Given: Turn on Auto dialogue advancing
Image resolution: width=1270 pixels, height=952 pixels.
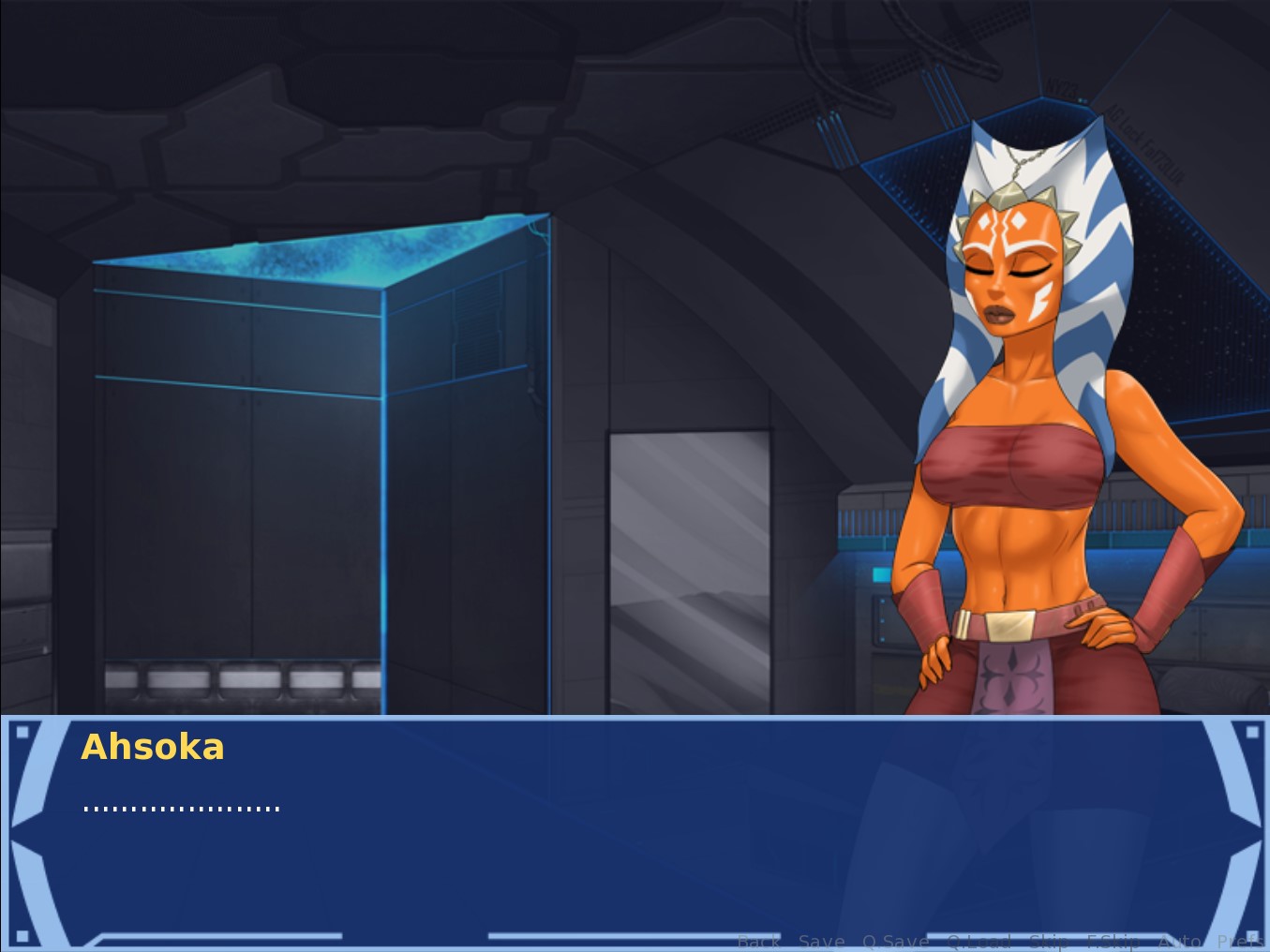Looking at the screenshot, I should click(1181, 941).
